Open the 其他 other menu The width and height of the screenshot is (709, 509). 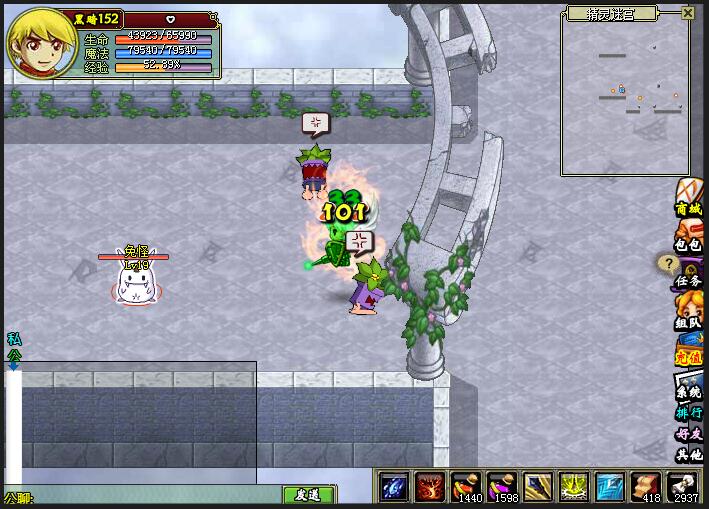(689, 454)
